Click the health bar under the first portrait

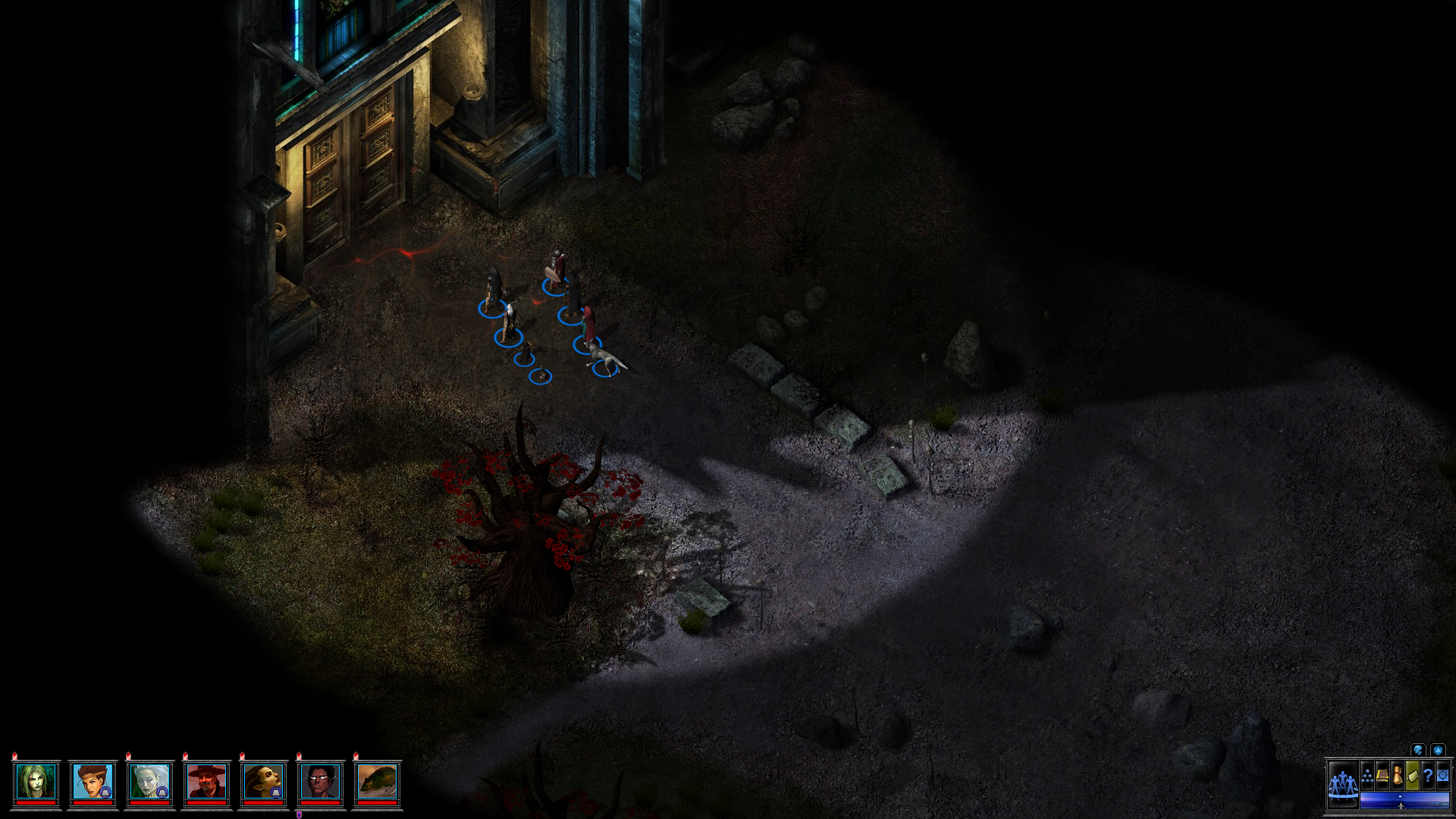point(35,803)
